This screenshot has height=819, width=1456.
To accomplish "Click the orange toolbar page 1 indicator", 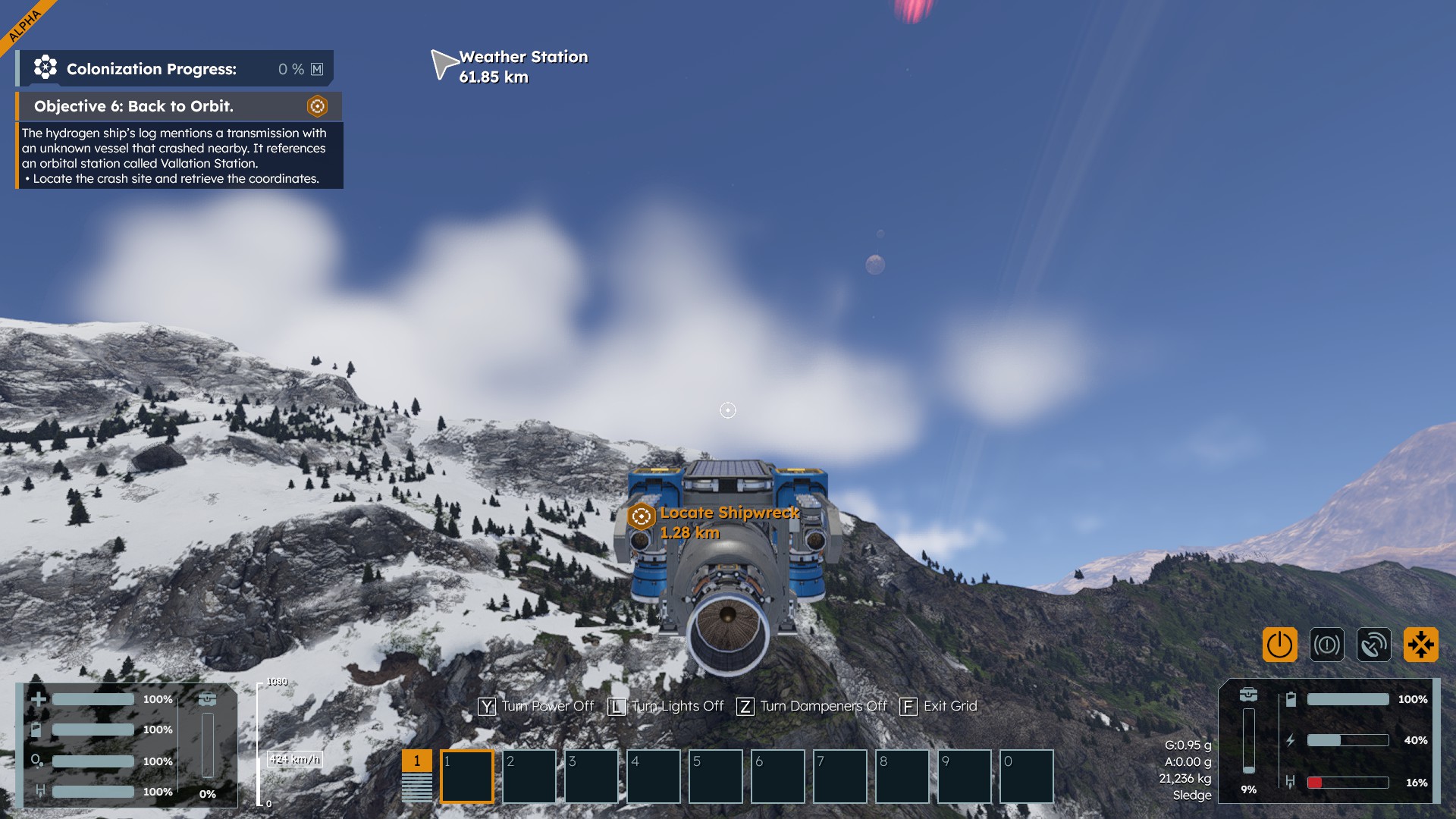I will [x=416, y=761].
